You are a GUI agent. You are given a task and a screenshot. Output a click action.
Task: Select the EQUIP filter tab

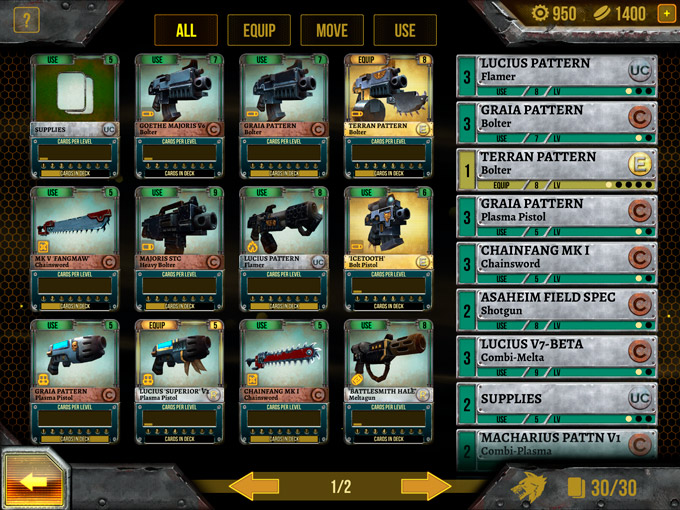coord(258,30)
